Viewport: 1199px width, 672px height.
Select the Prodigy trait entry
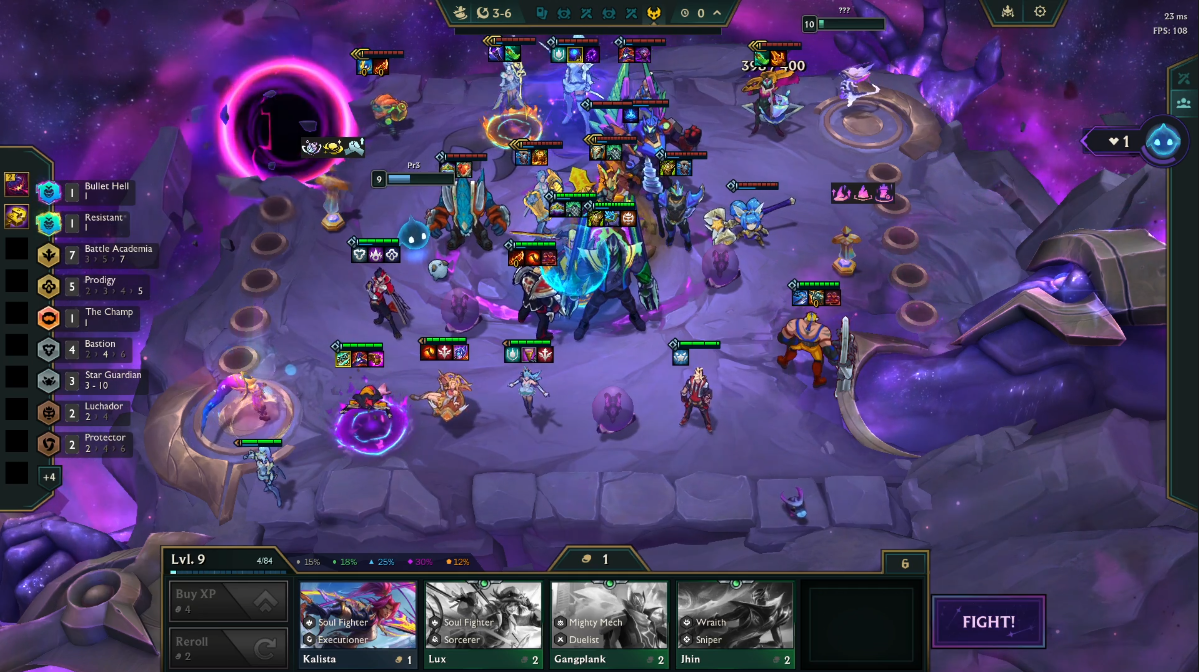click(x=98, y=286)
